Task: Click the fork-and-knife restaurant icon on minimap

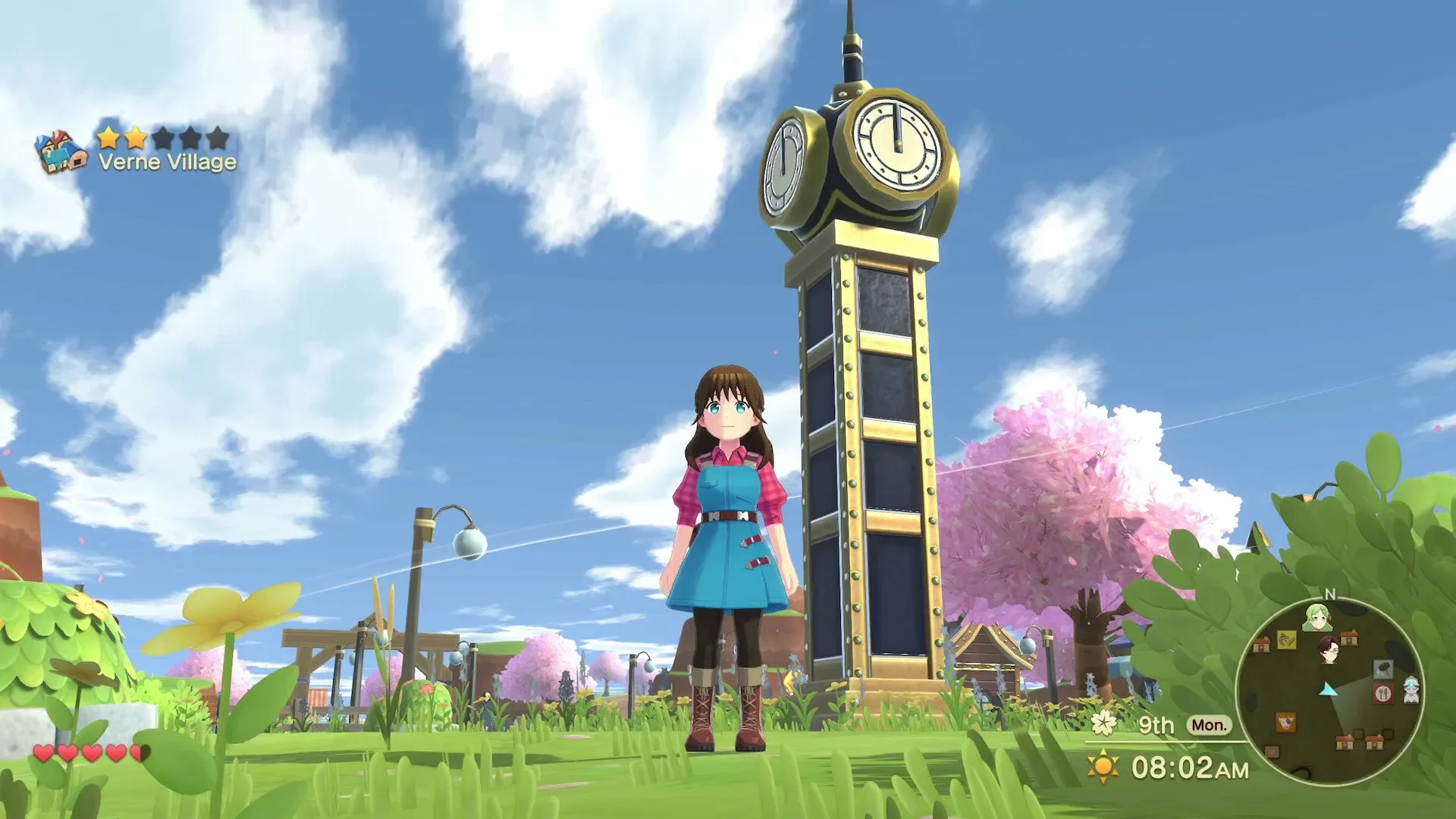Action: (x=1383, y=693)
